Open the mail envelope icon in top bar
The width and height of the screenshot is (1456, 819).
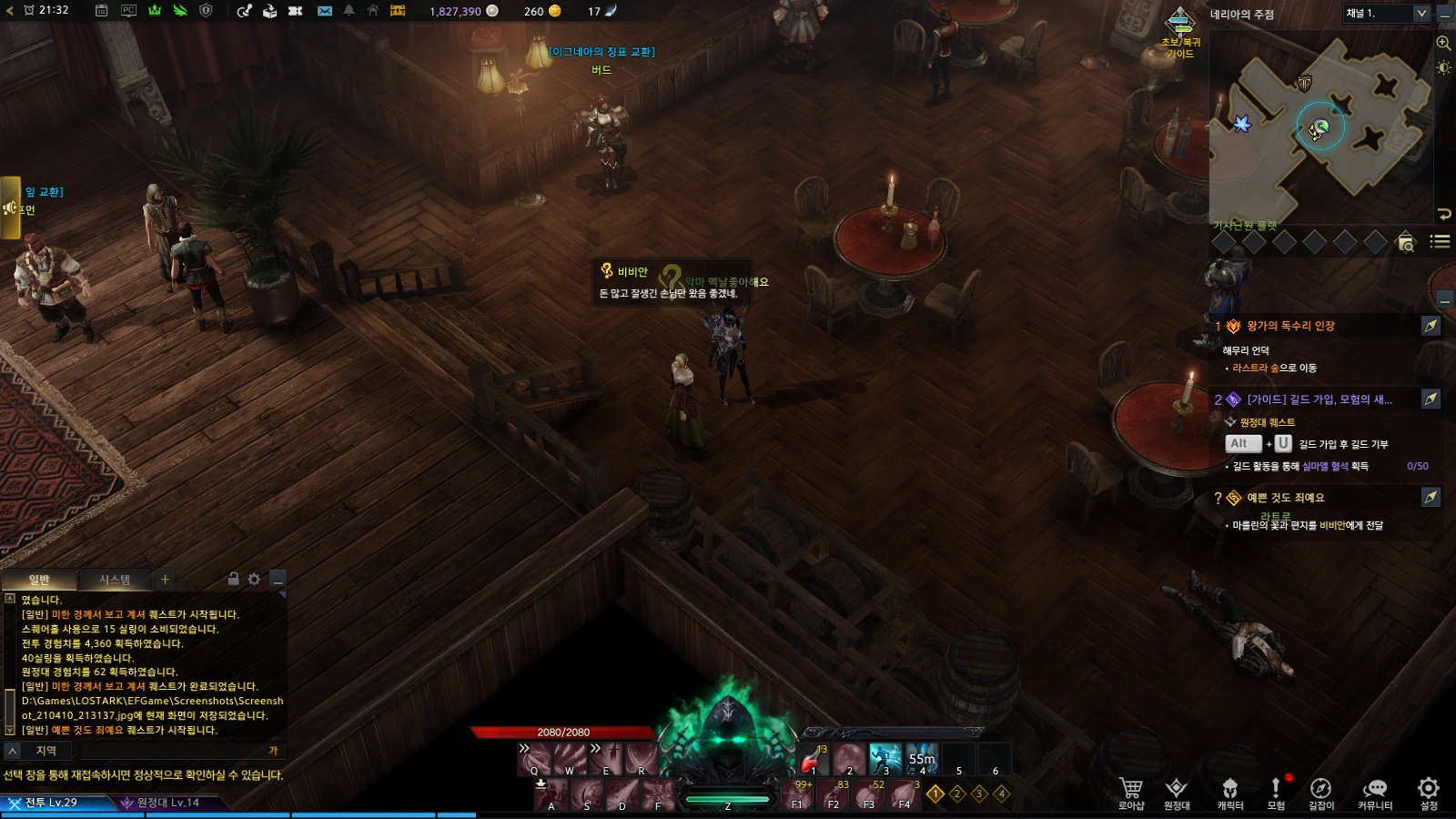click(x=325, y=11)
